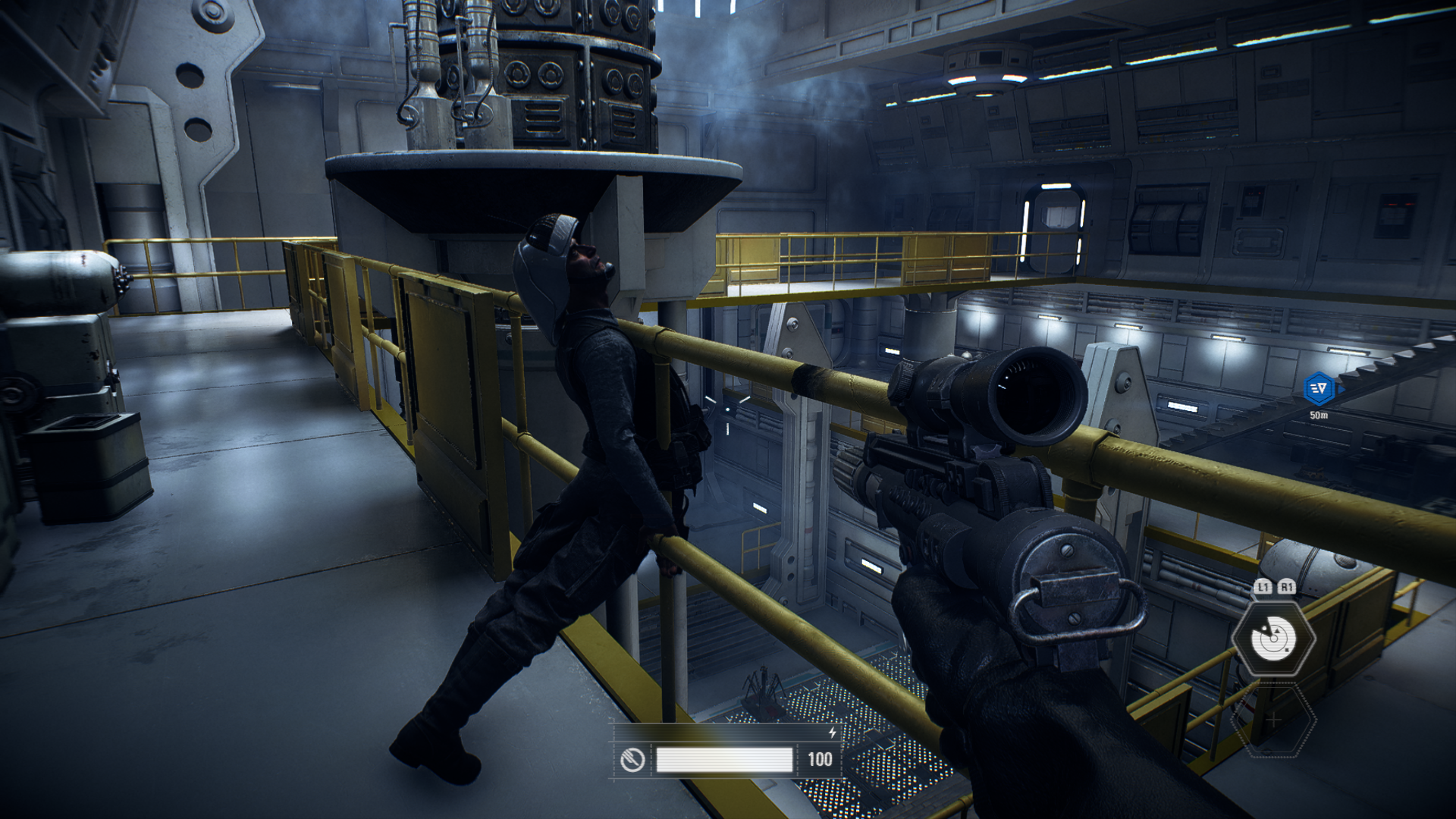Click the blue objective waypoint marker
Screen dimensions: 1456x819
point(1319,388)
